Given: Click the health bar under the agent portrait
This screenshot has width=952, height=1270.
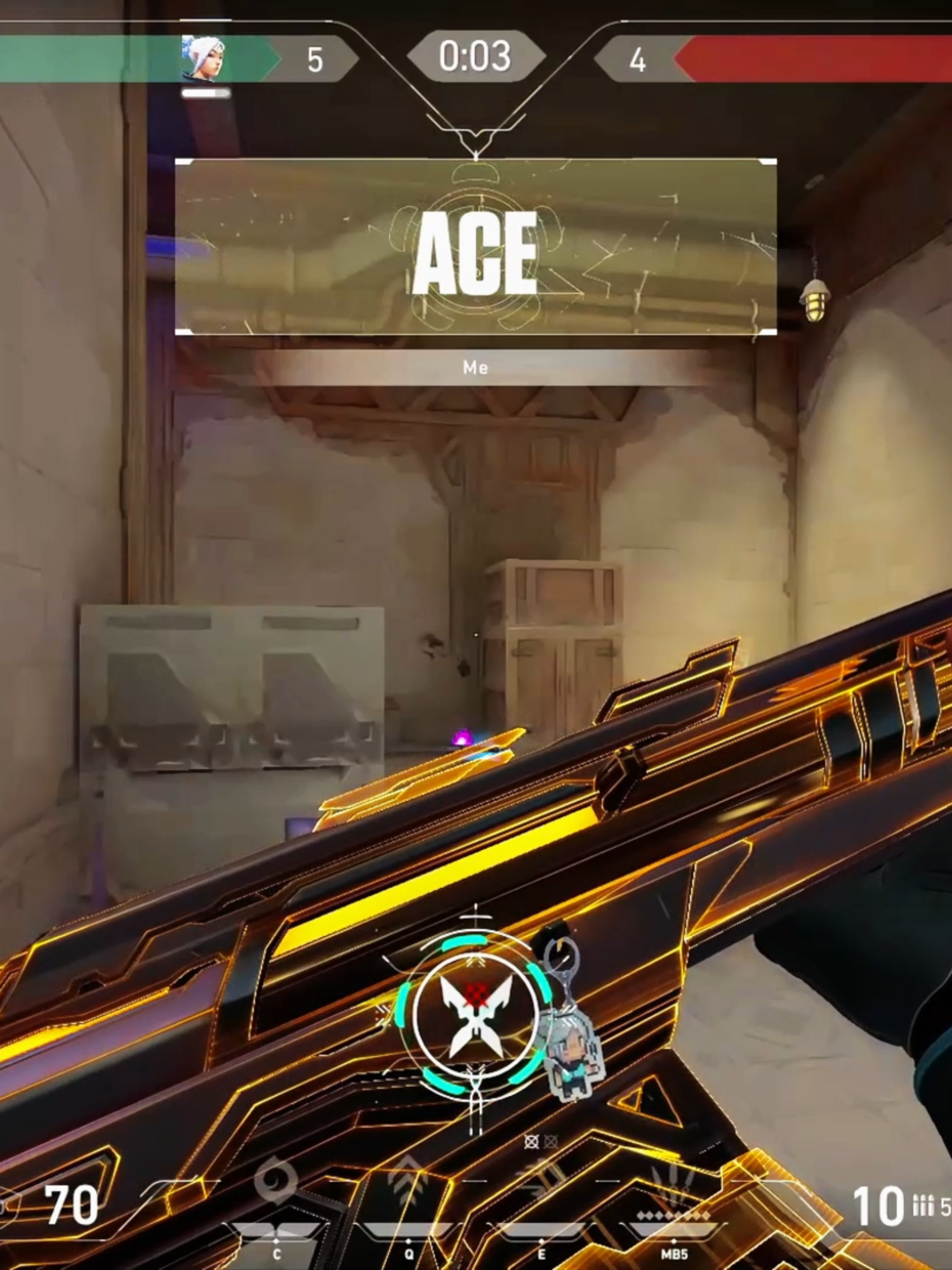Looking at the screenshot, I should (206, 94).
